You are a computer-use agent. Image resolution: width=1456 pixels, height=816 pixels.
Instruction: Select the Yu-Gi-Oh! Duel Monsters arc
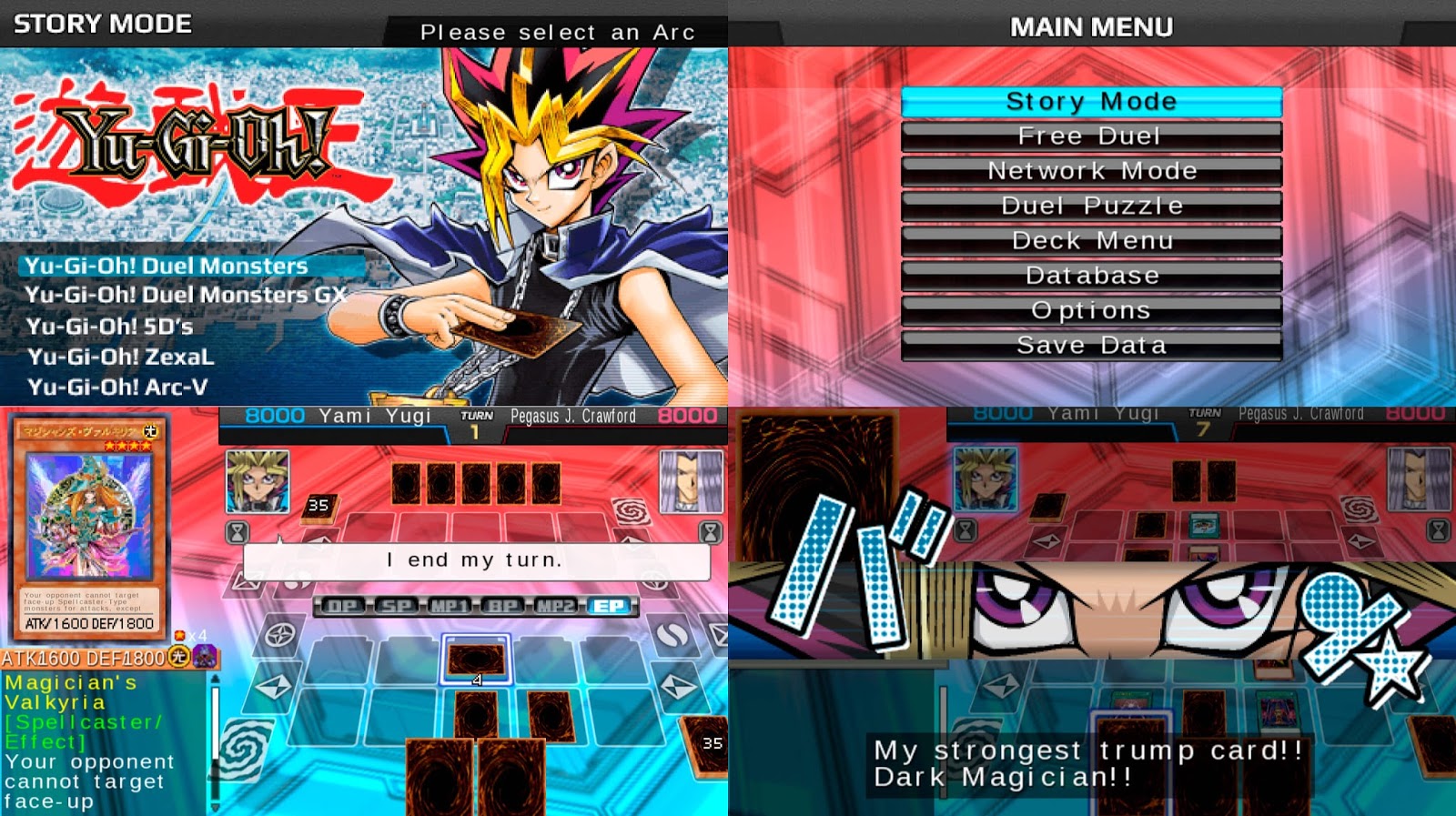pos(167,267)
